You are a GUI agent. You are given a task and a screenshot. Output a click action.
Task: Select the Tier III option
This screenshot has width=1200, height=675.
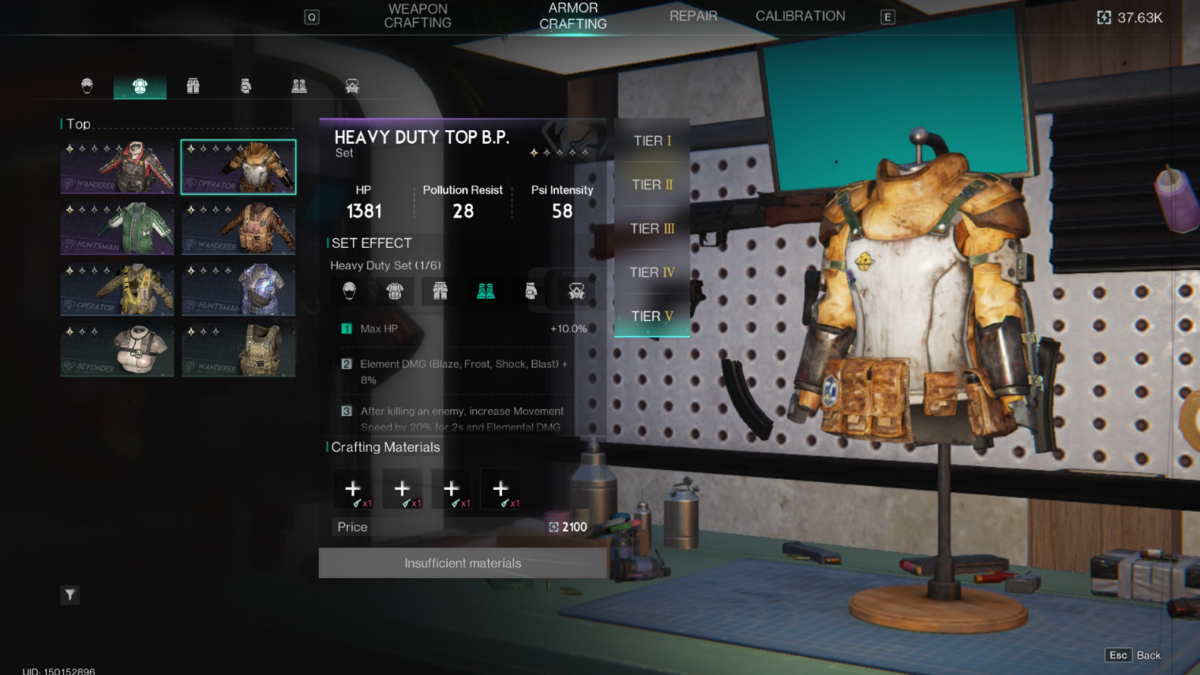(x=652, y=228)
